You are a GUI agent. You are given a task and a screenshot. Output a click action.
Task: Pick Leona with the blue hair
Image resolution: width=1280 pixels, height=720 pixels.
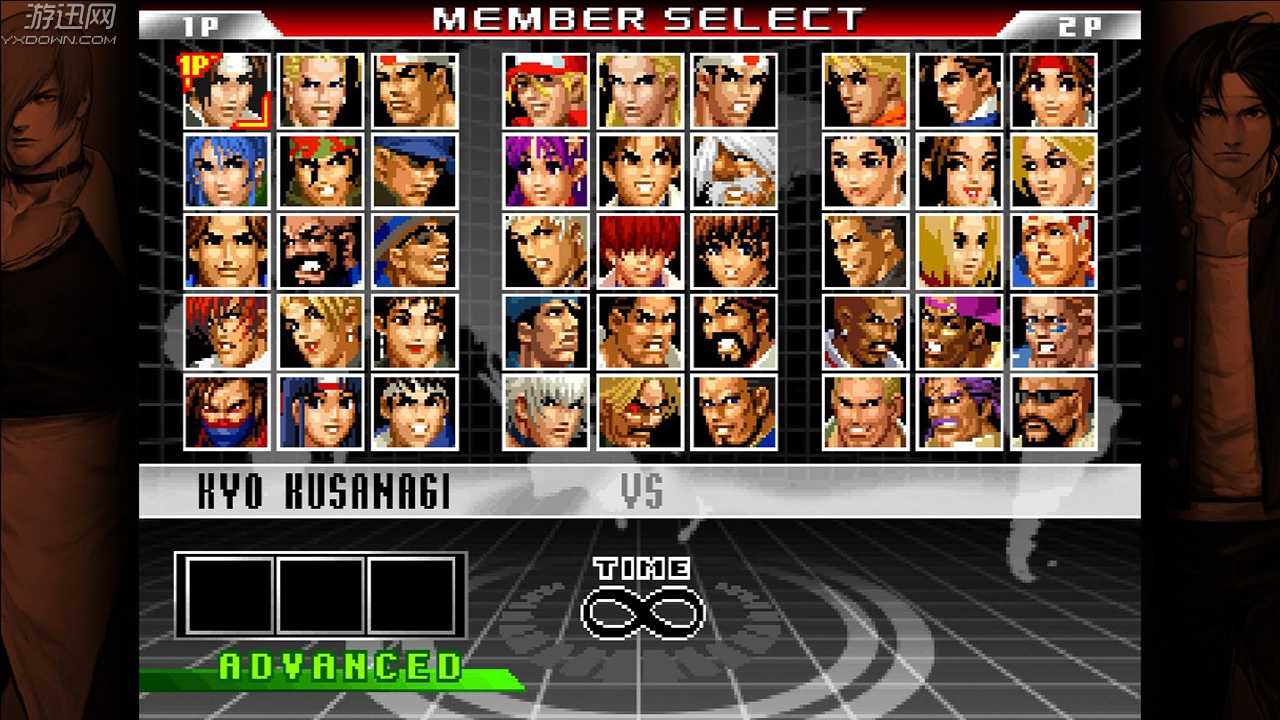click(226, 171)
